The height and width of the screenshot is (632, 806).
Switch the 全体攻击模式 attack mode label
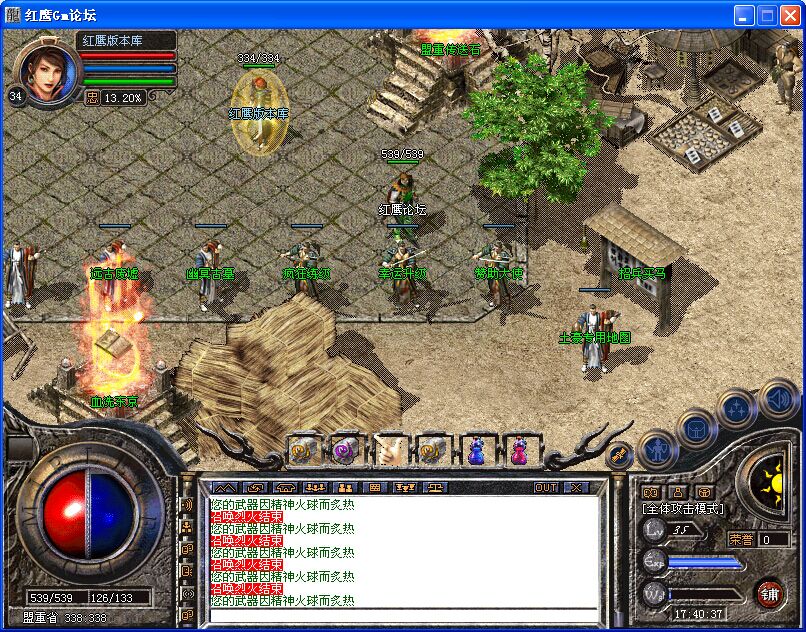(683, 509)
